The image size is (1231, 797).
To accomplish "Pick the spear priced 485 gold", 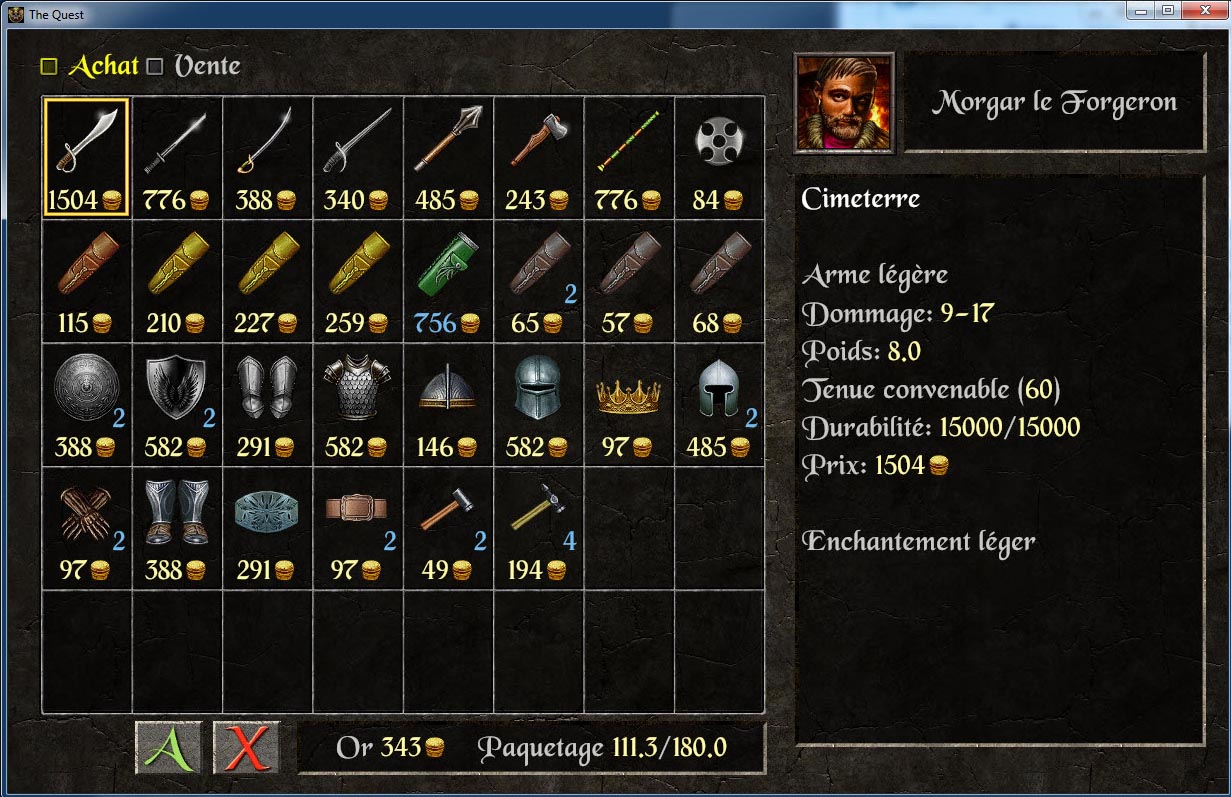I will pyautogui.click(x=448, y=156).
